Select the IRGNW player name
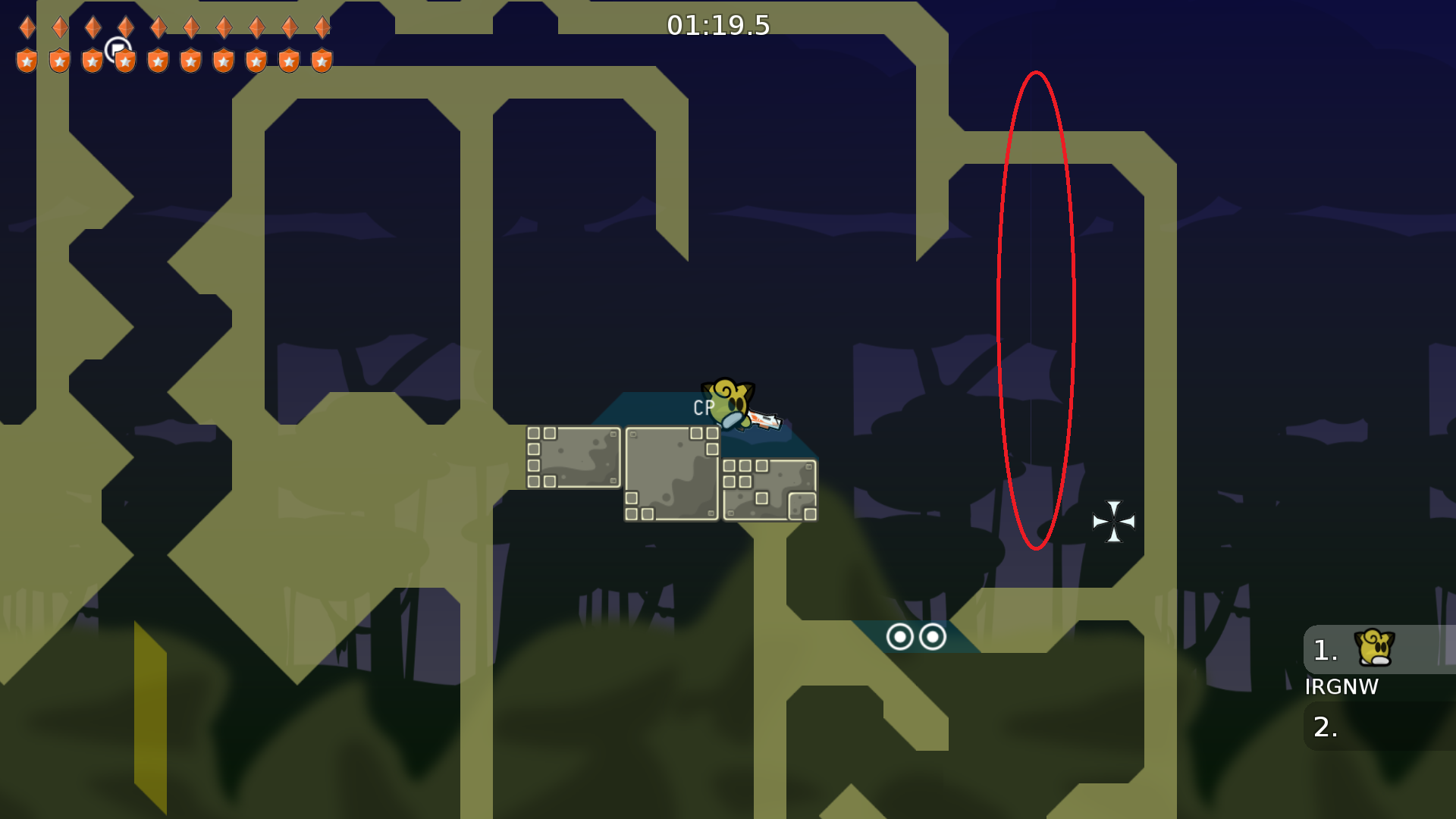1456x819 pixels. (1342, 687)
